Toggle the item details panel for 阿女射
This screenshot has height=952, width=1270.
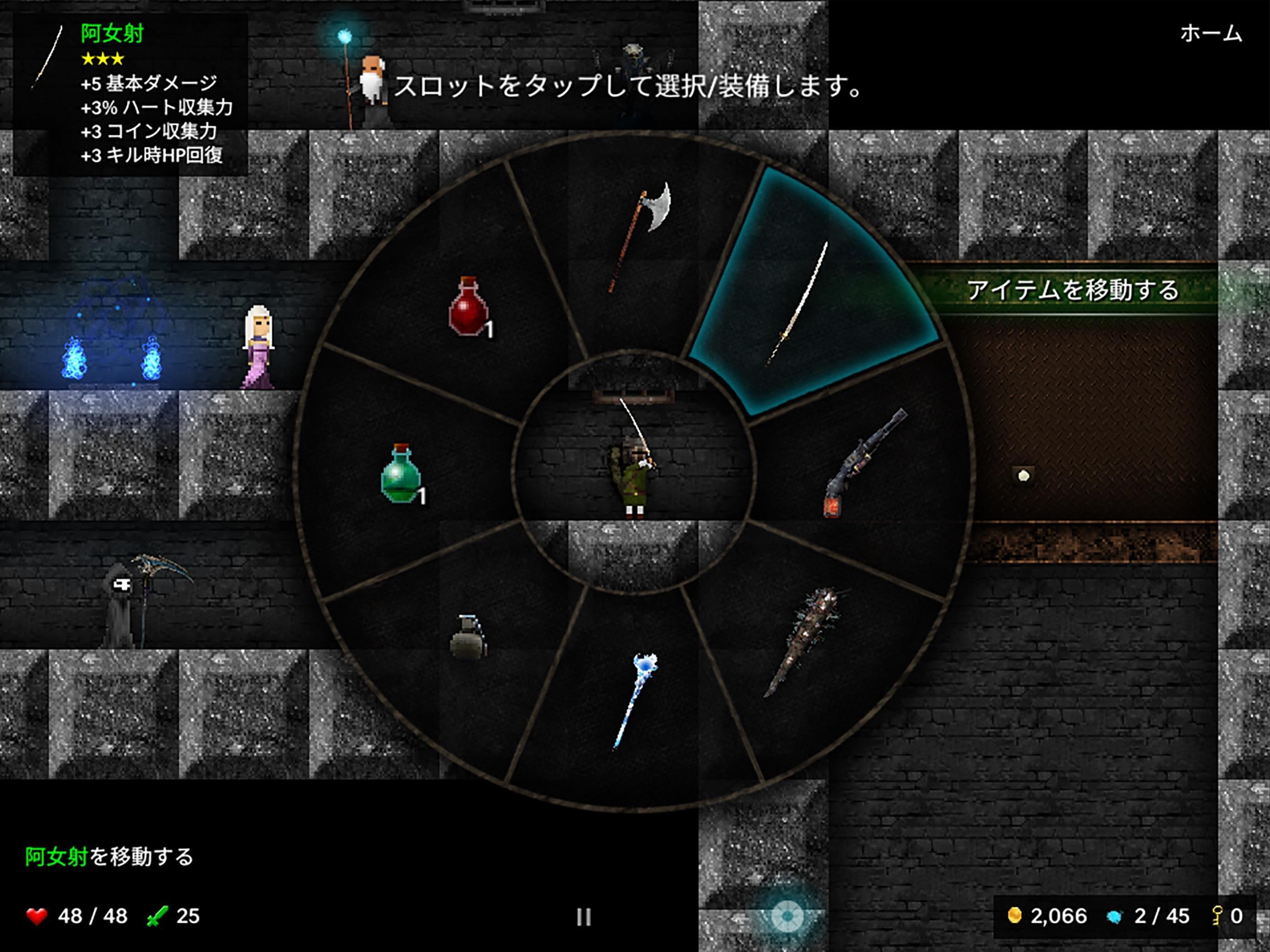click(129, 92)
